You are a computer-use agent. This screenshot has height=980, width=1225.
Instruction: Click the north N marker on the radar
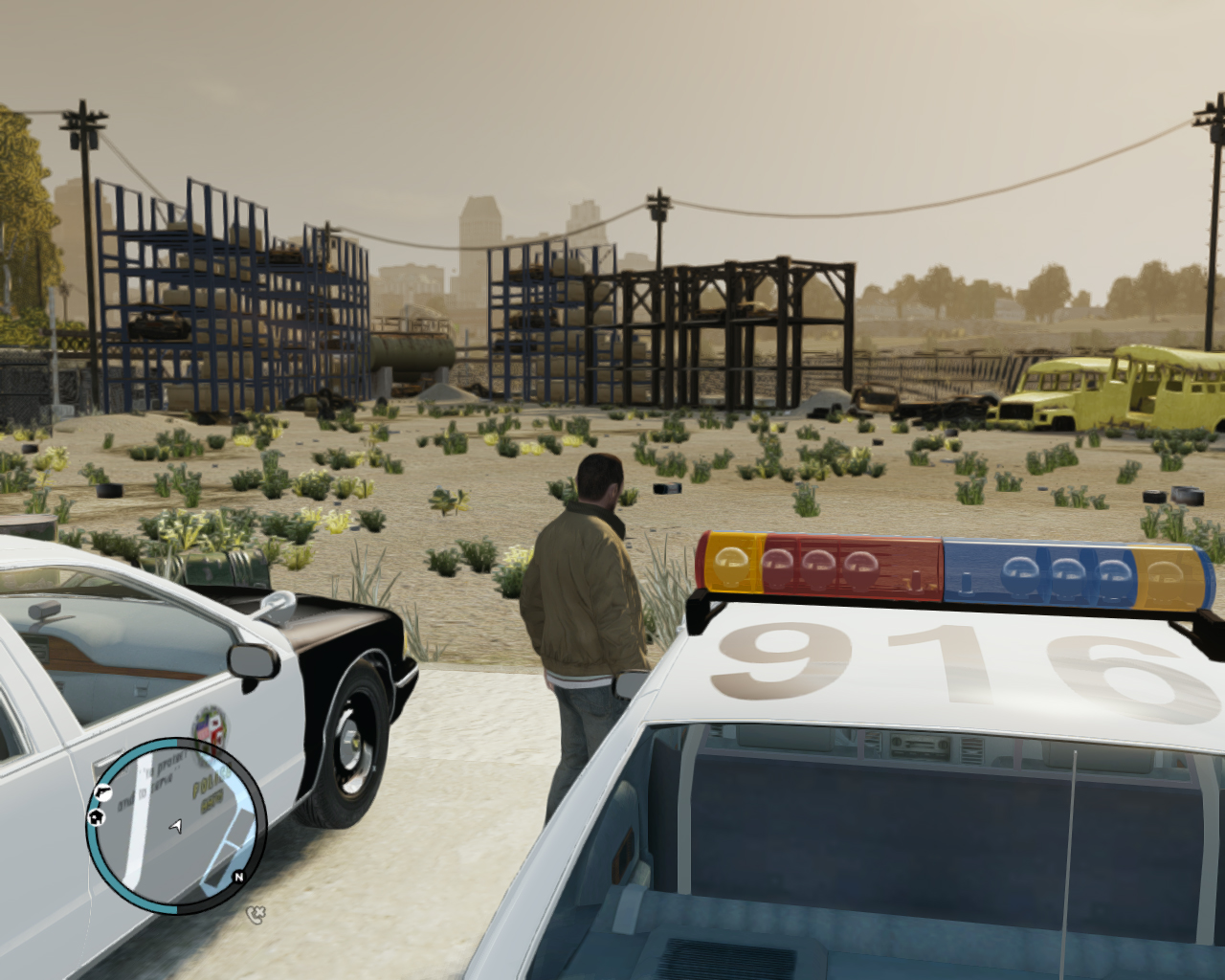pyautogui.click(x=238, y=877)
